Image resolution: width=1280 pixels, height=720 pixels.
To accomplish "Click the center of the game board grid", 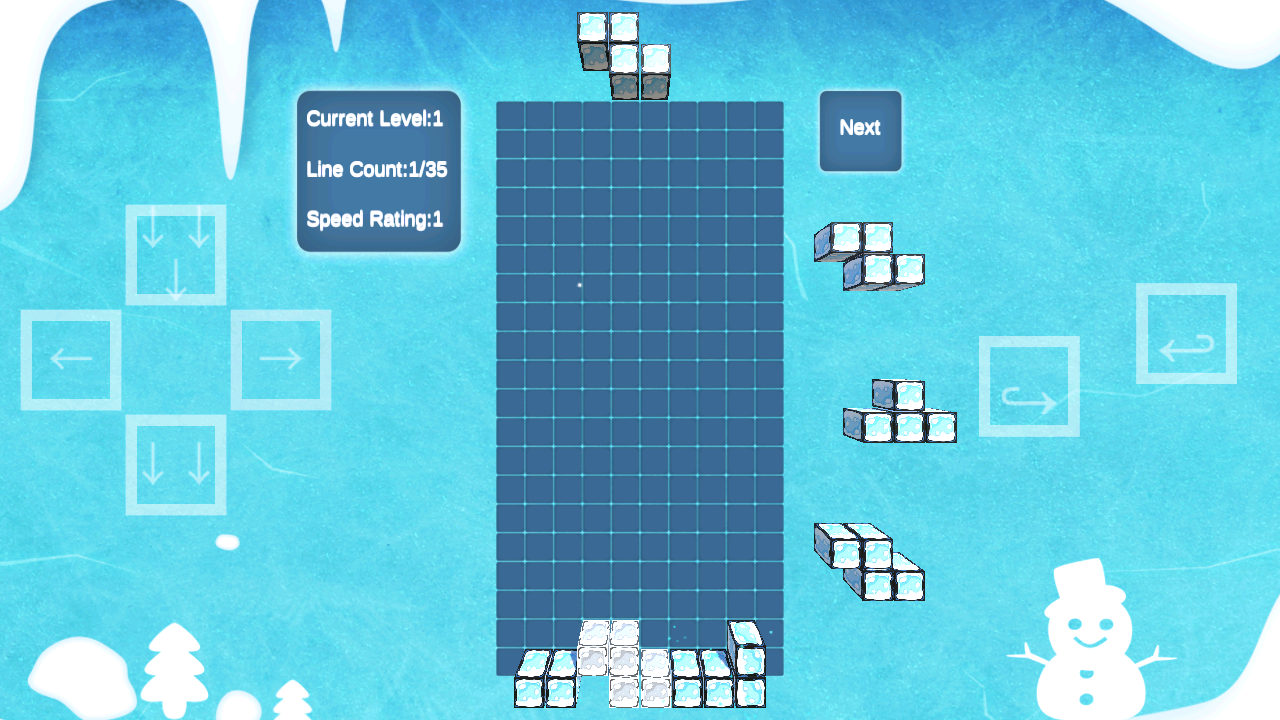I will click(639, 400).
